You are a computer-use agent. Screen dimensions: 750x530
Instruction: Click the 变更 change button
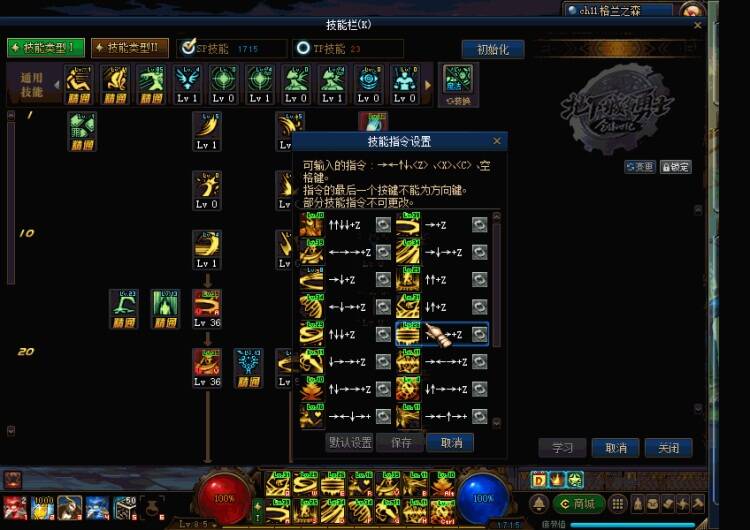click(640, 167)
